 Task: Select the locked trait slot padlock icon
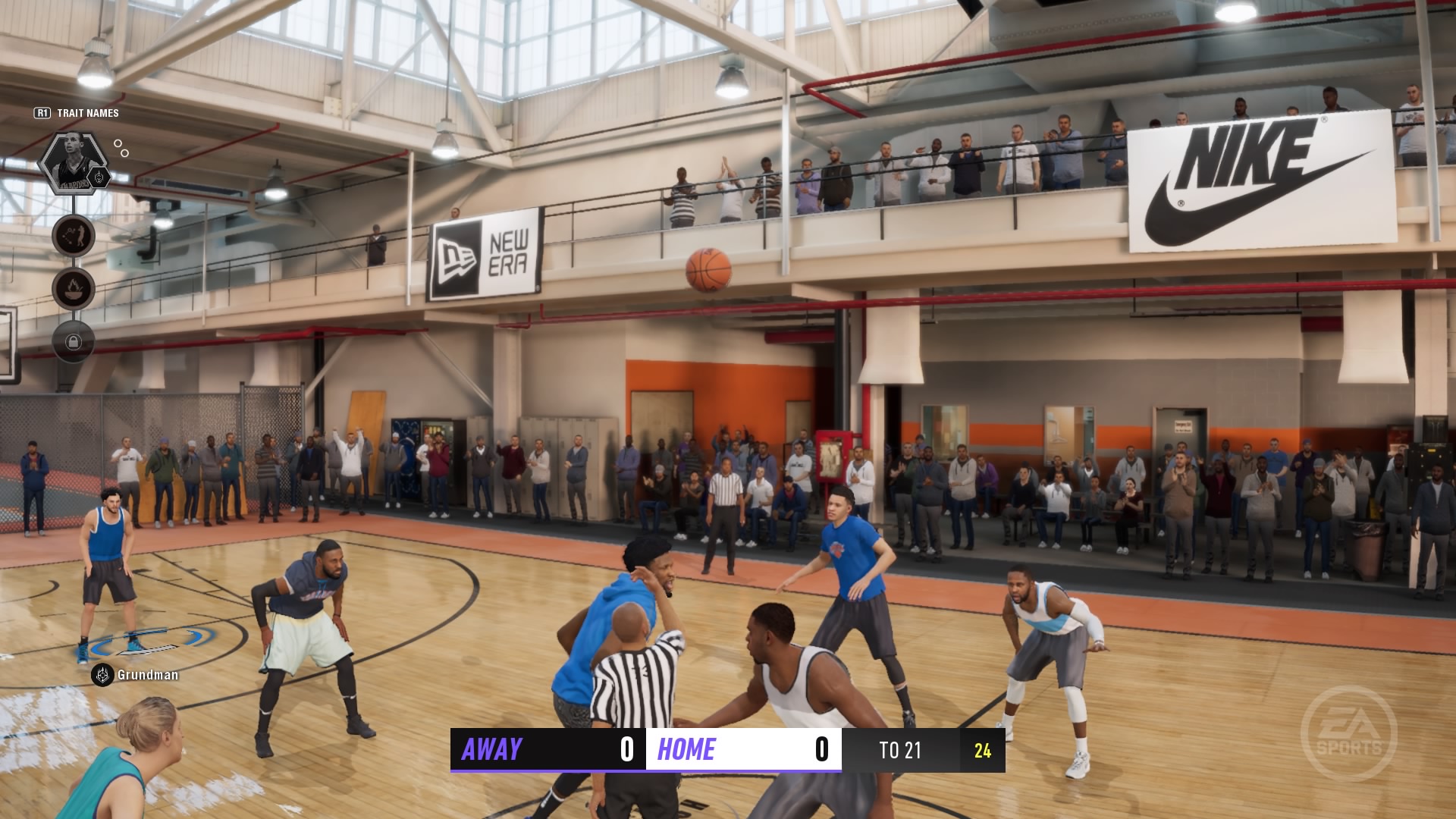tap(72, 343)
